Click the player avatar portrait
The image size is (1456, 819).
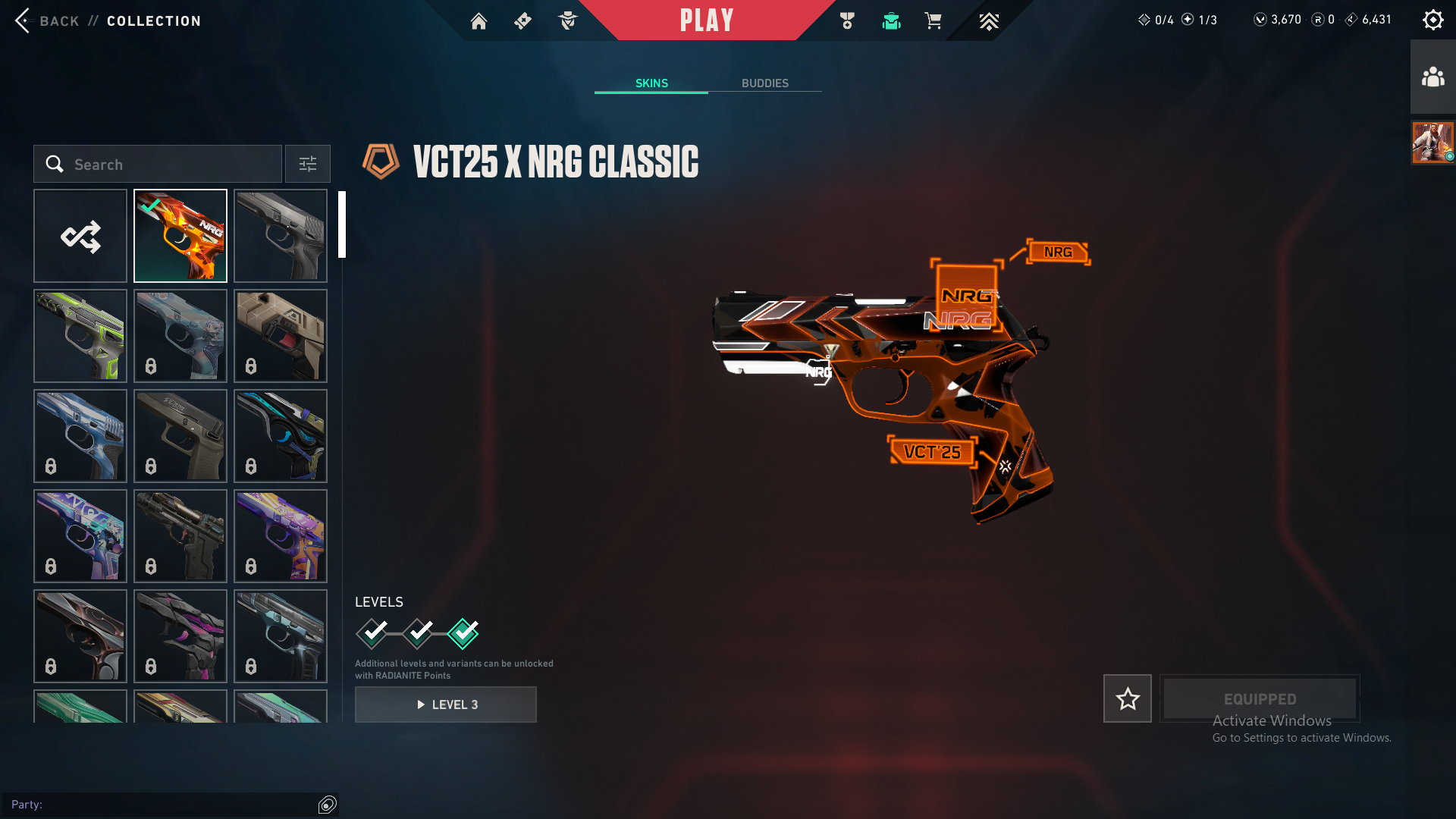click(x=1432, y=143)
